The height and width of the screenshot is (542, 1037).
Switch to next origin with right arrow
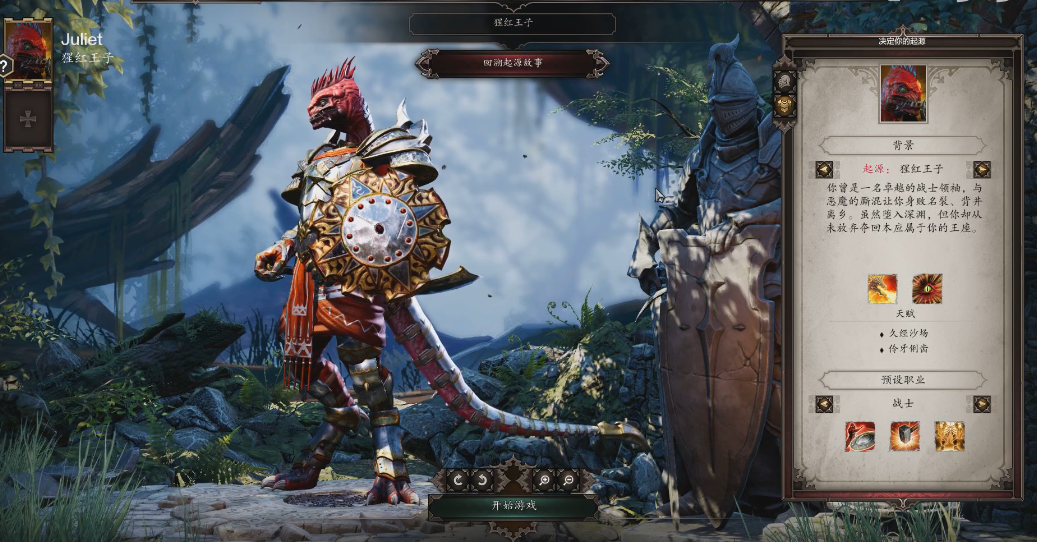981,169
